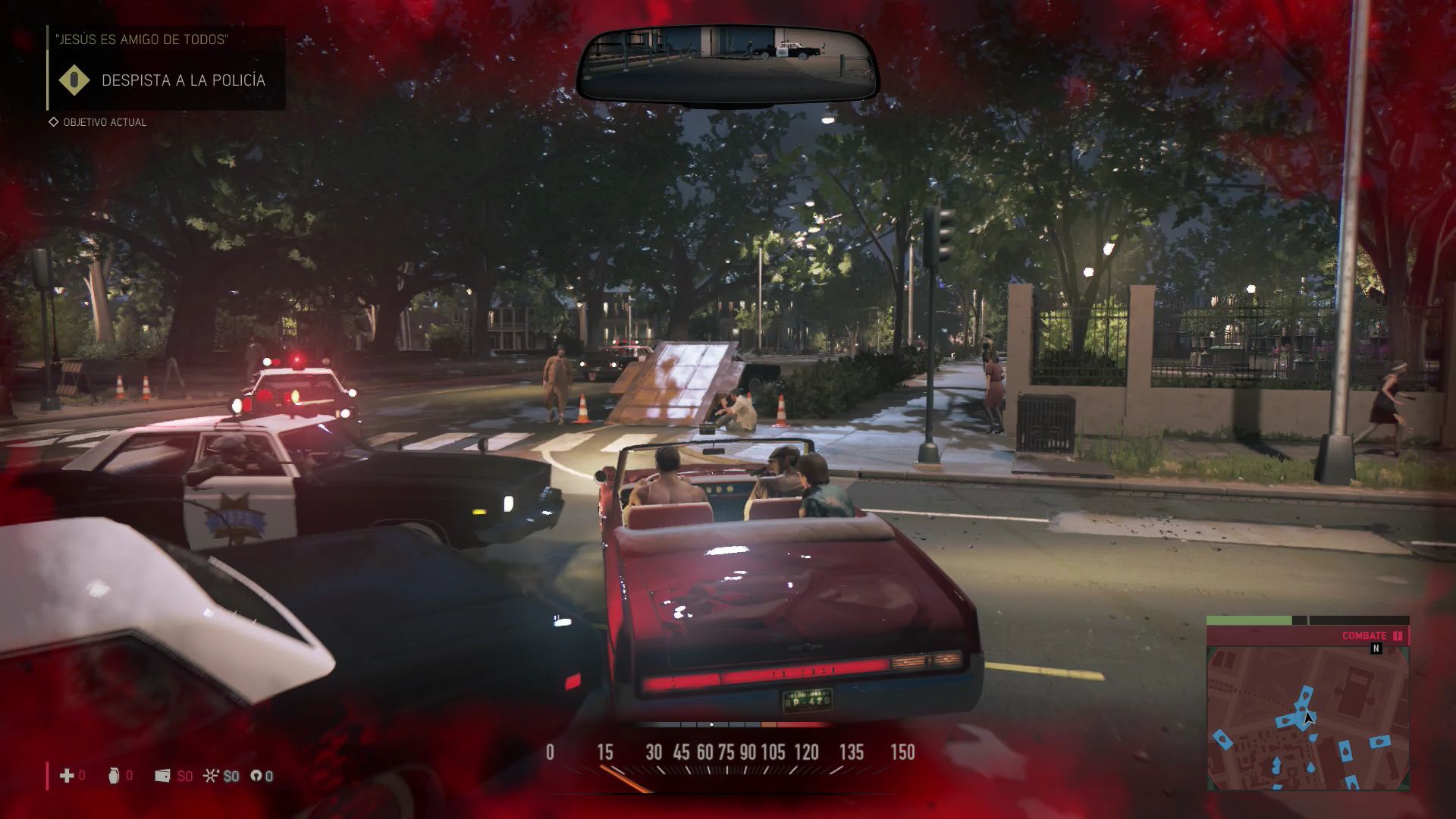Select the 'Despista a la policía' objective tracker
1456x819 pixels.
[183, 80]
